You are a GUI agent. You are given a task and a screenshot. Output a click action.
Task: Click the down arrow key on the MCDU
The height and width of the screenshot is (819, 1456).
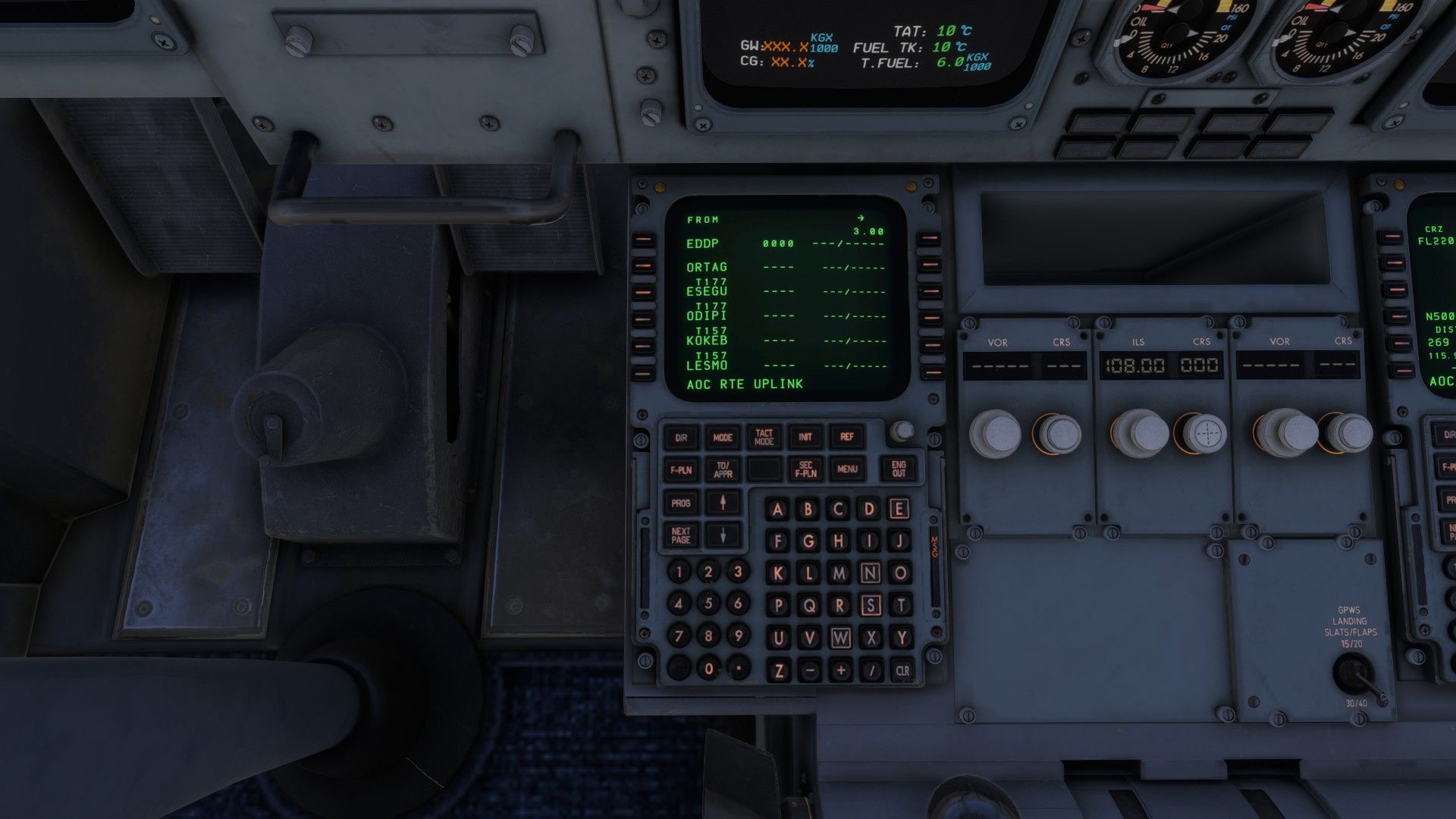click(x=723, y=535)
